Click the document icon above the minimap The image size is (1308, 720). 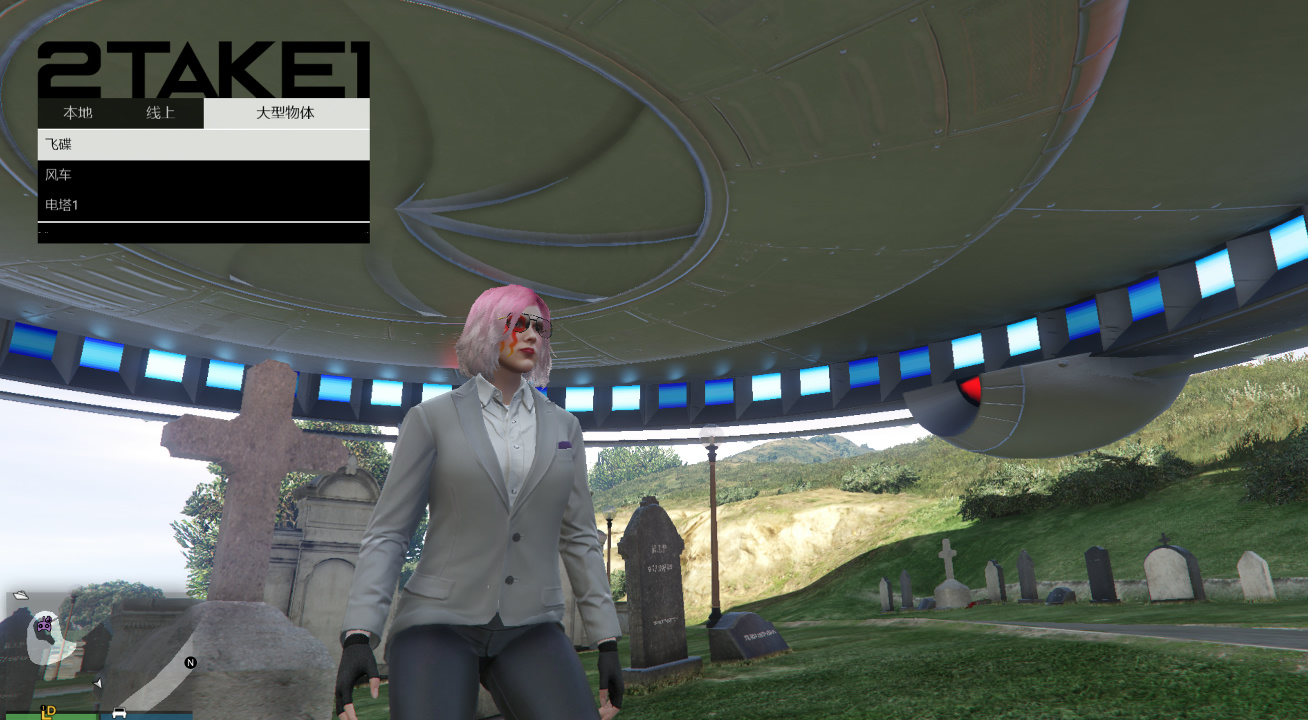tap(21, 594)
